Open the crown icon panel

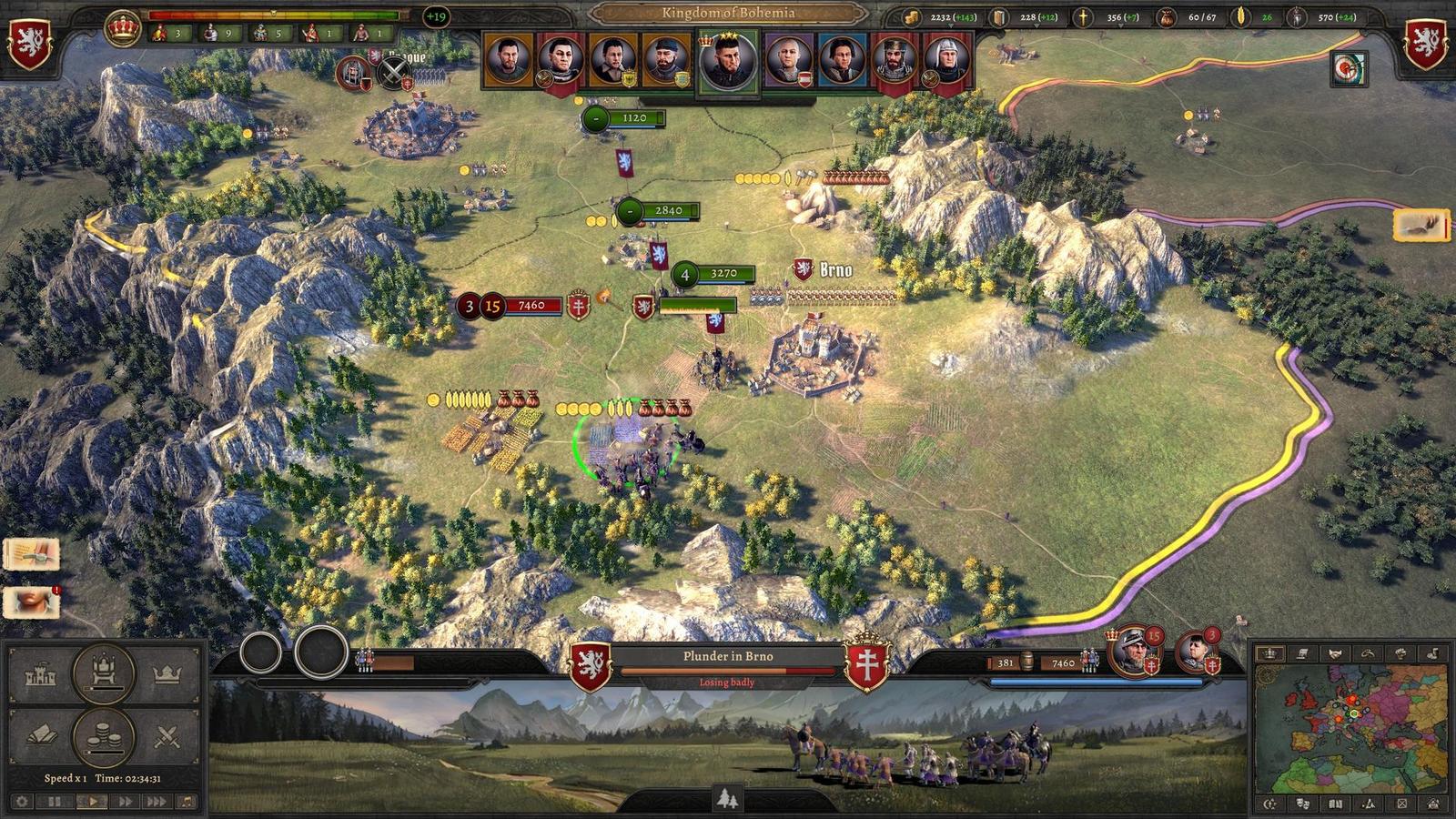click(x=167, y=674)
